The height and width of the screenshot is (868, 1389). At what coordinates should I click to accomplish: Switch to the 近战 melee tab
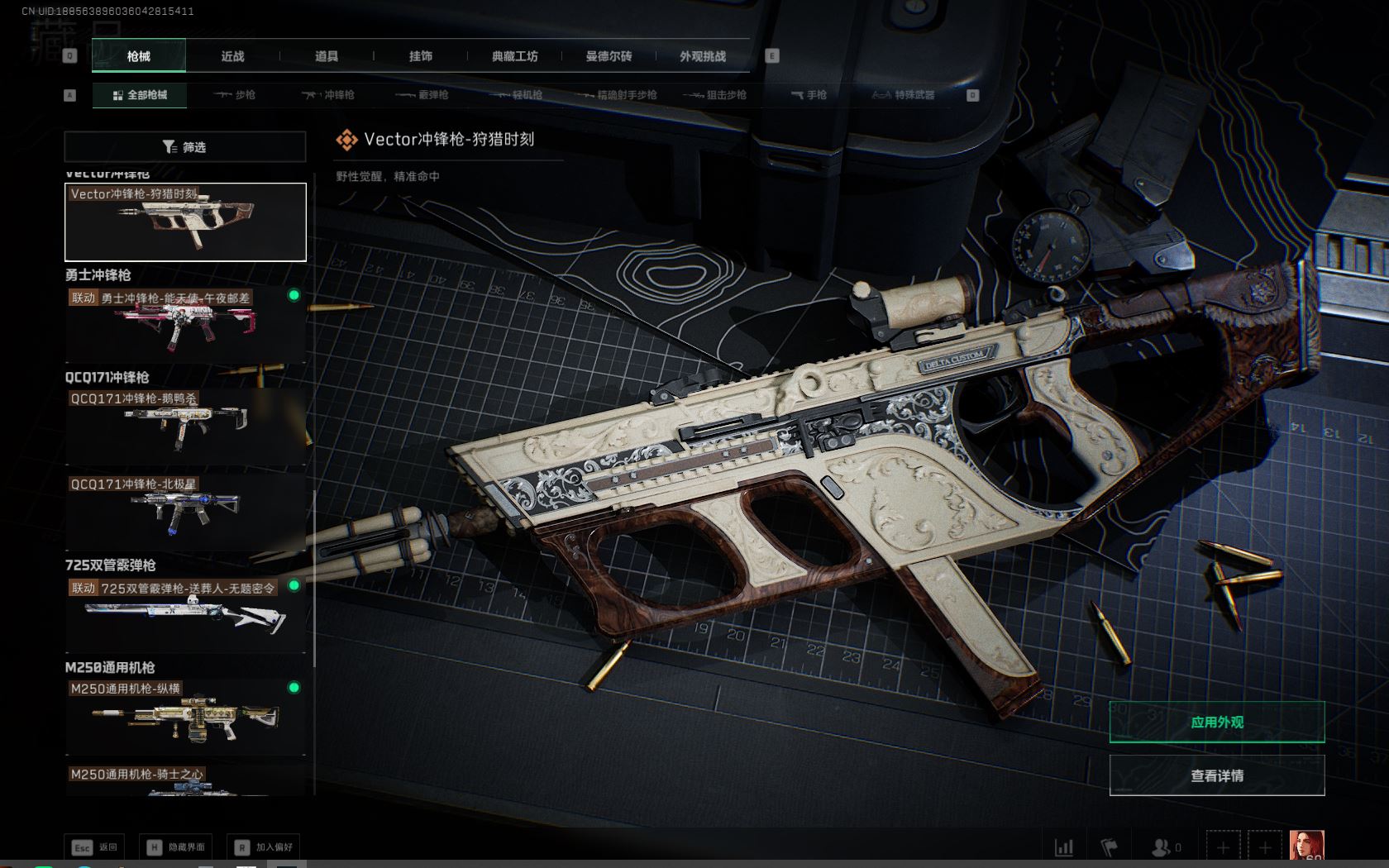232,56
